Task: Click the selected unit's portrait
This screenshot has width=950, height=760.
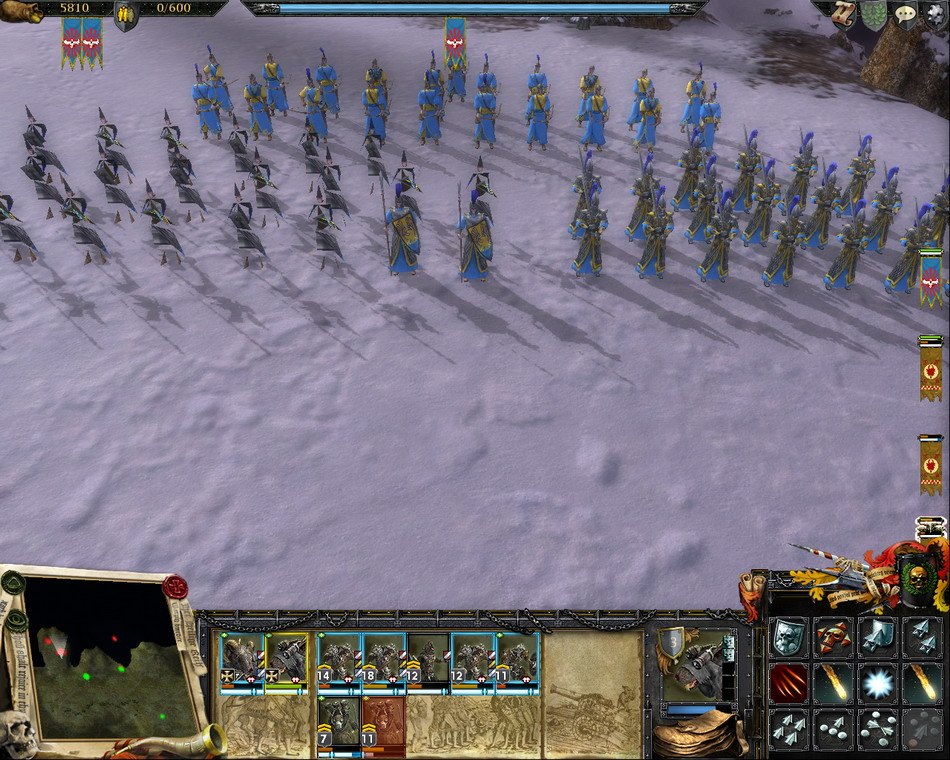Action: (694, 664)
